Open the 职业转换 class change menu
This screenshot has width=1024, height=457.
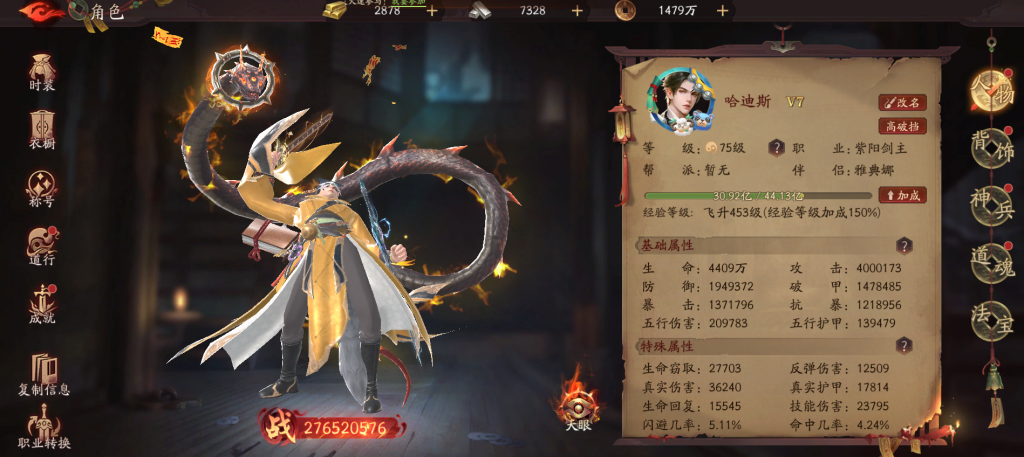point(44,427)
